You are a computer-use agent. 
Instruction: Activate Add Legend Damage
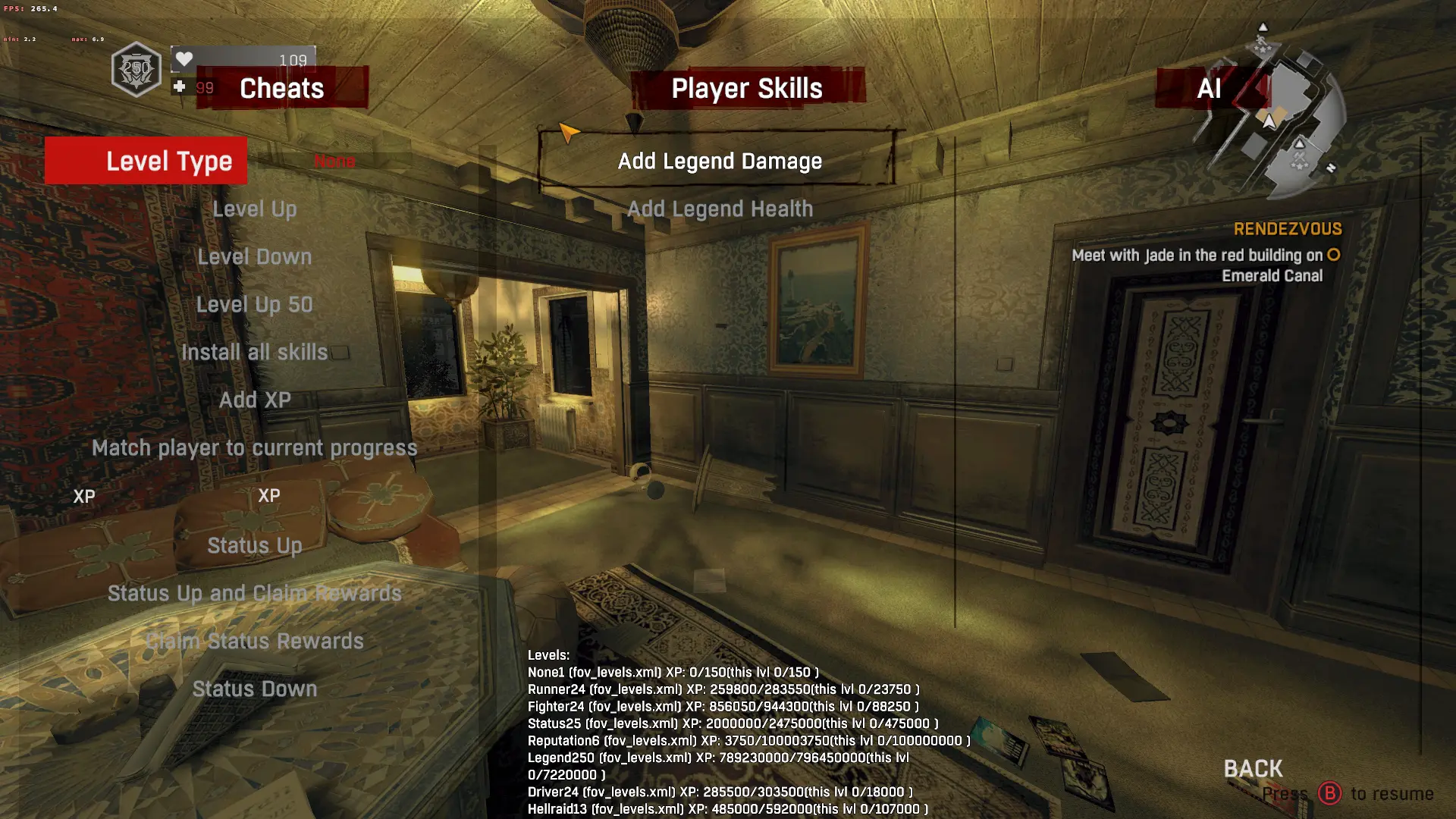point(717,161)
